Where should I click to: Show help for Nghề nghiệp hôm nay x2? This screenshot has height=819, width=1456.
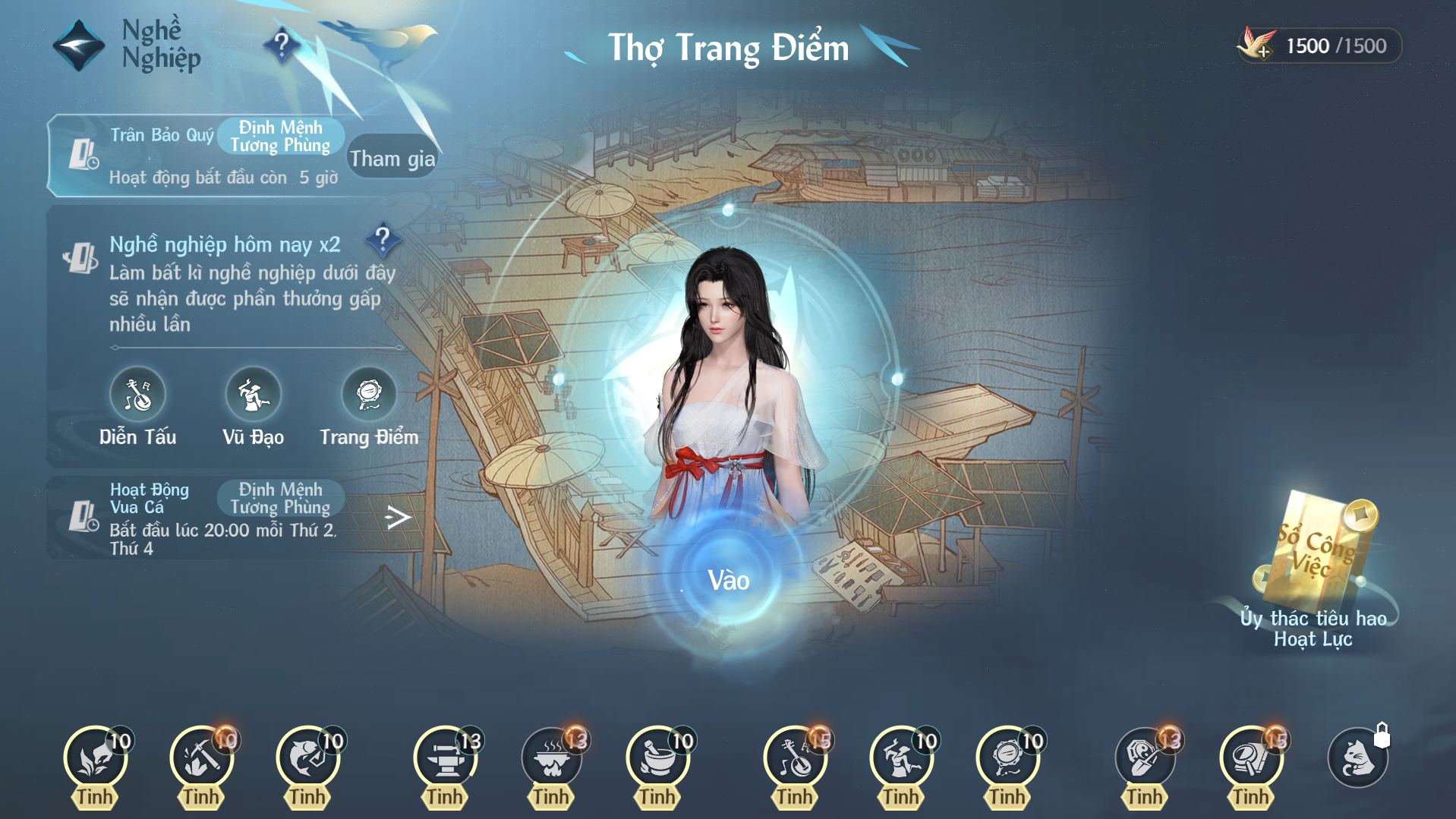click(383, 240)
